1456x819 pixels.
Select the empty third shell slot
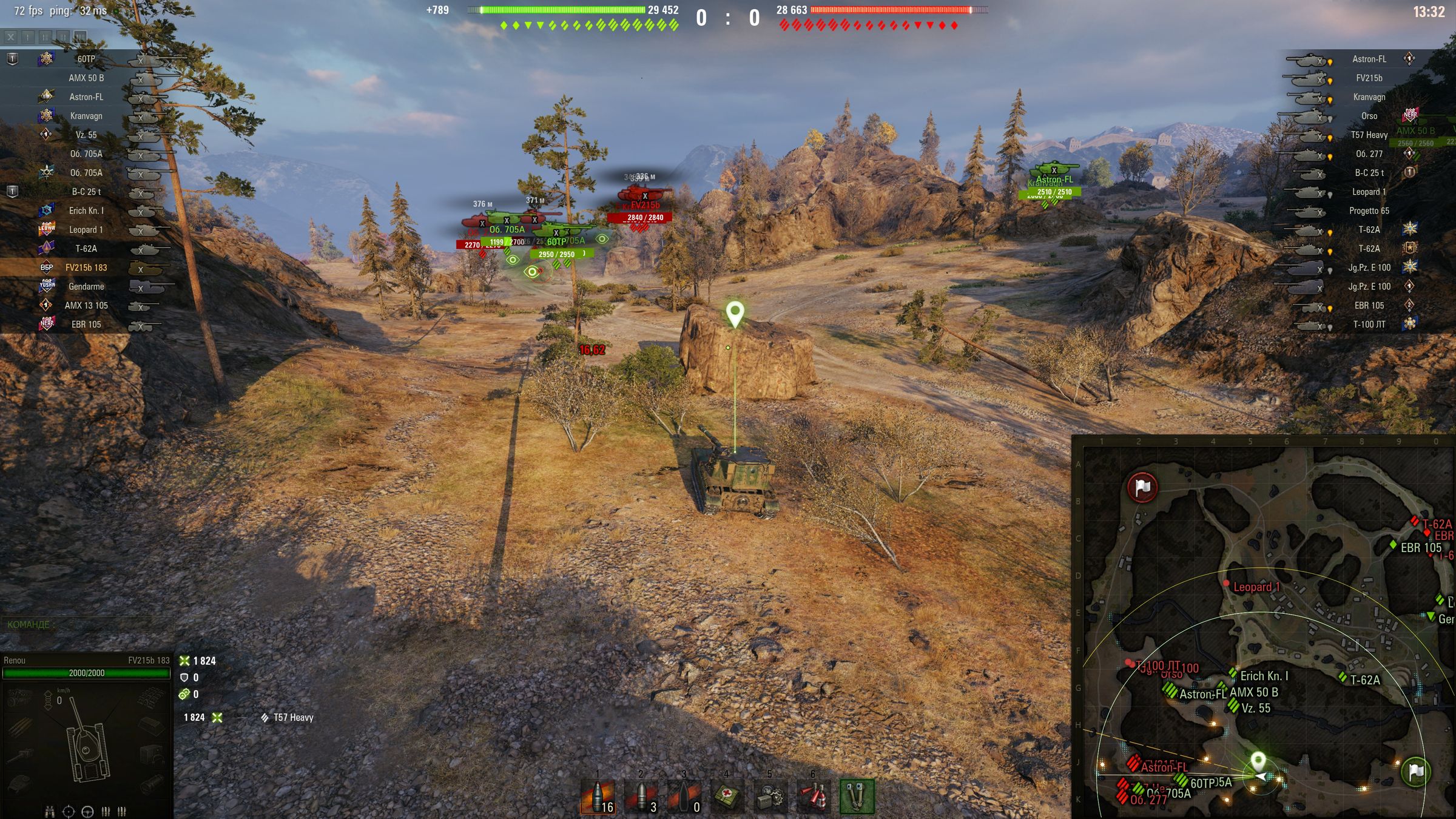tap(684, 796)
